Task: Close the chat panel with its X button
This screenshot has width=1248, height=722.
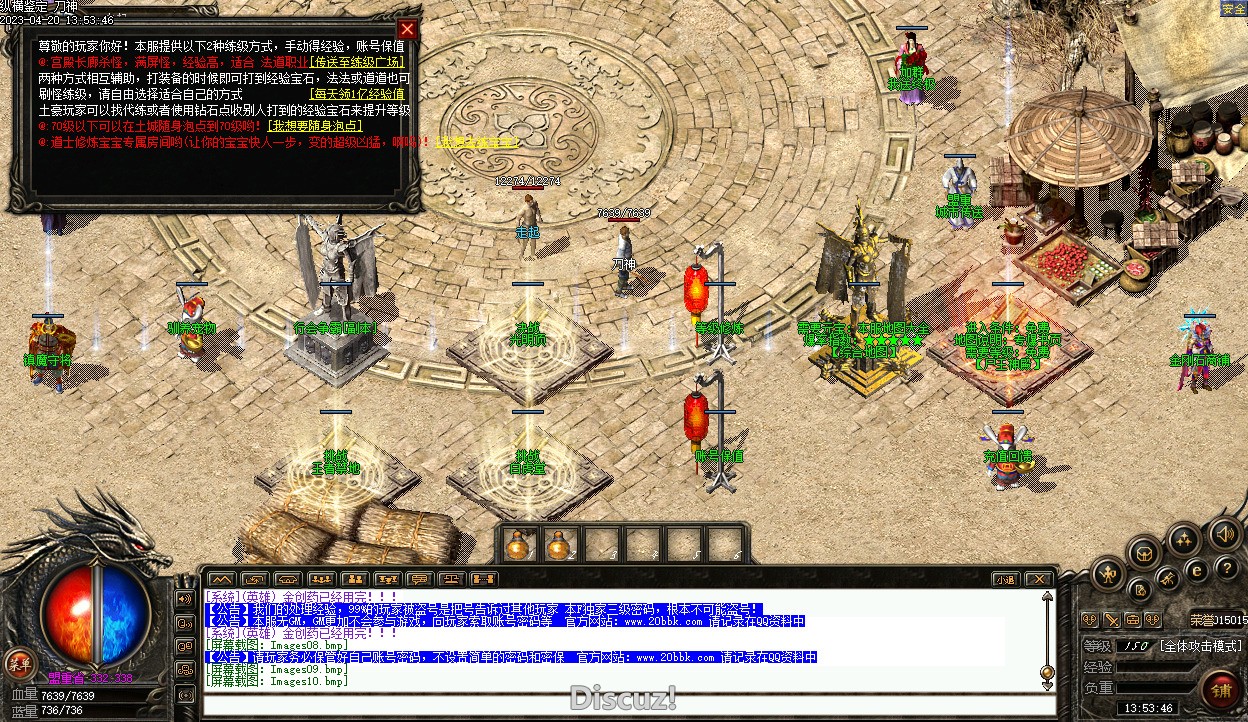Action: [x=1039, y=579]
